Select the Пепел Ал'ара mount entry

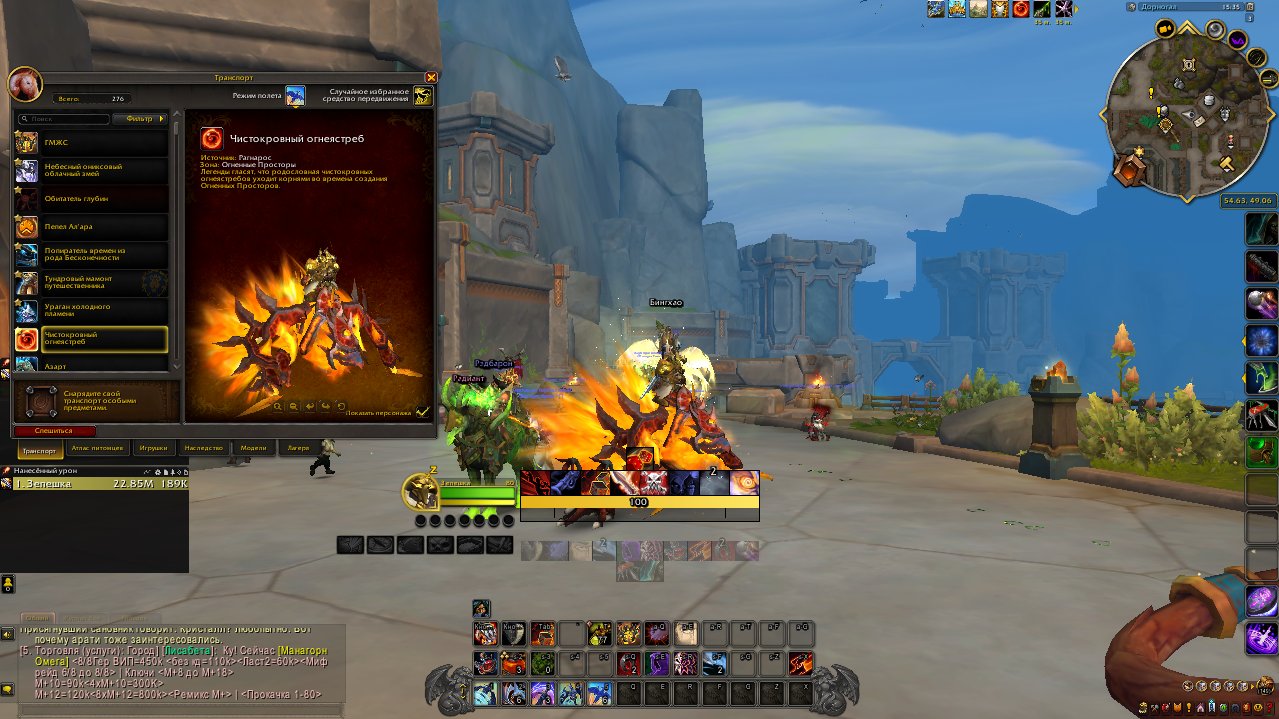(91, 227)
